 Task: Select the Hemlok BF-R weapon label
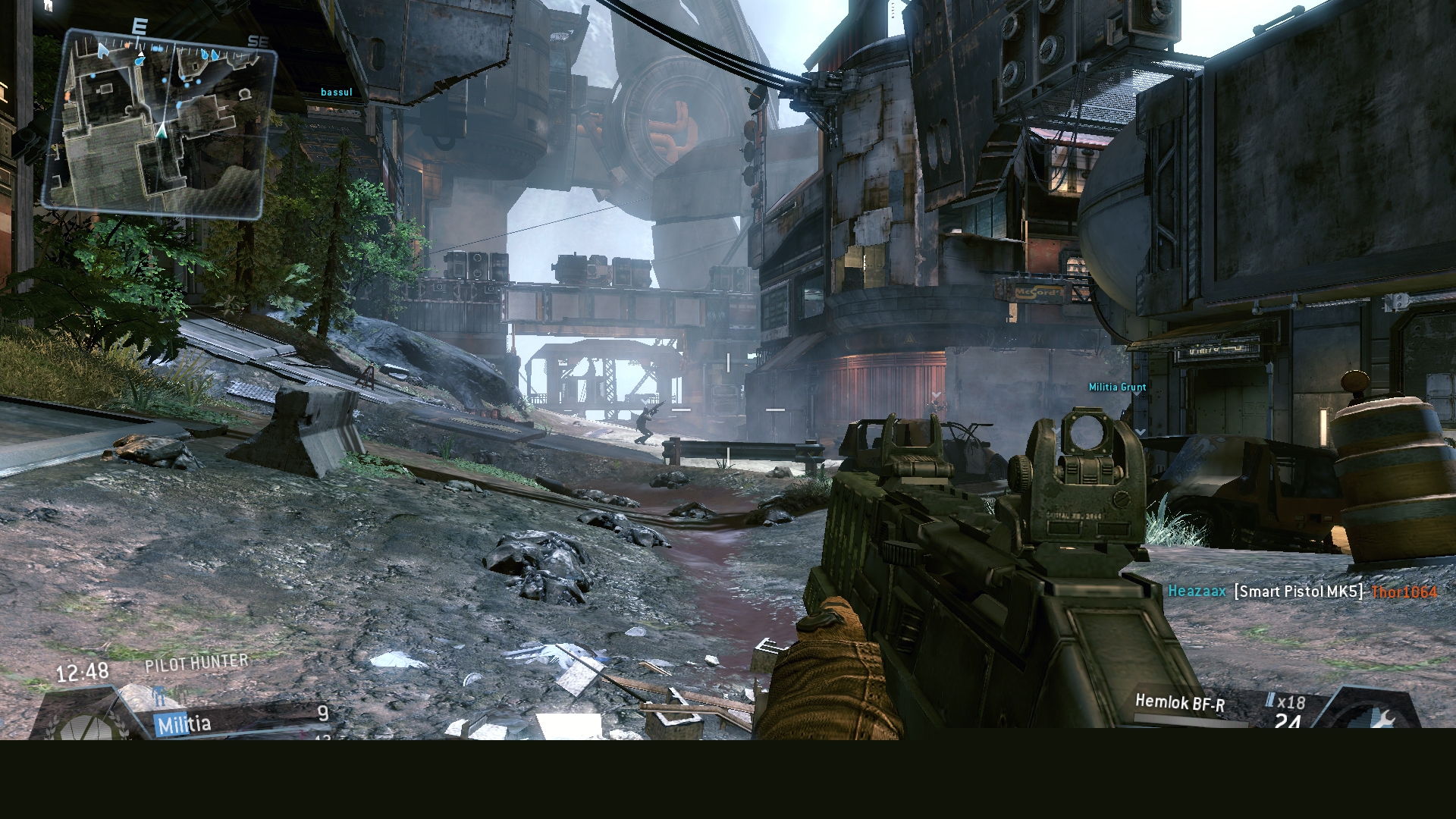click(x=1179, y=704)
